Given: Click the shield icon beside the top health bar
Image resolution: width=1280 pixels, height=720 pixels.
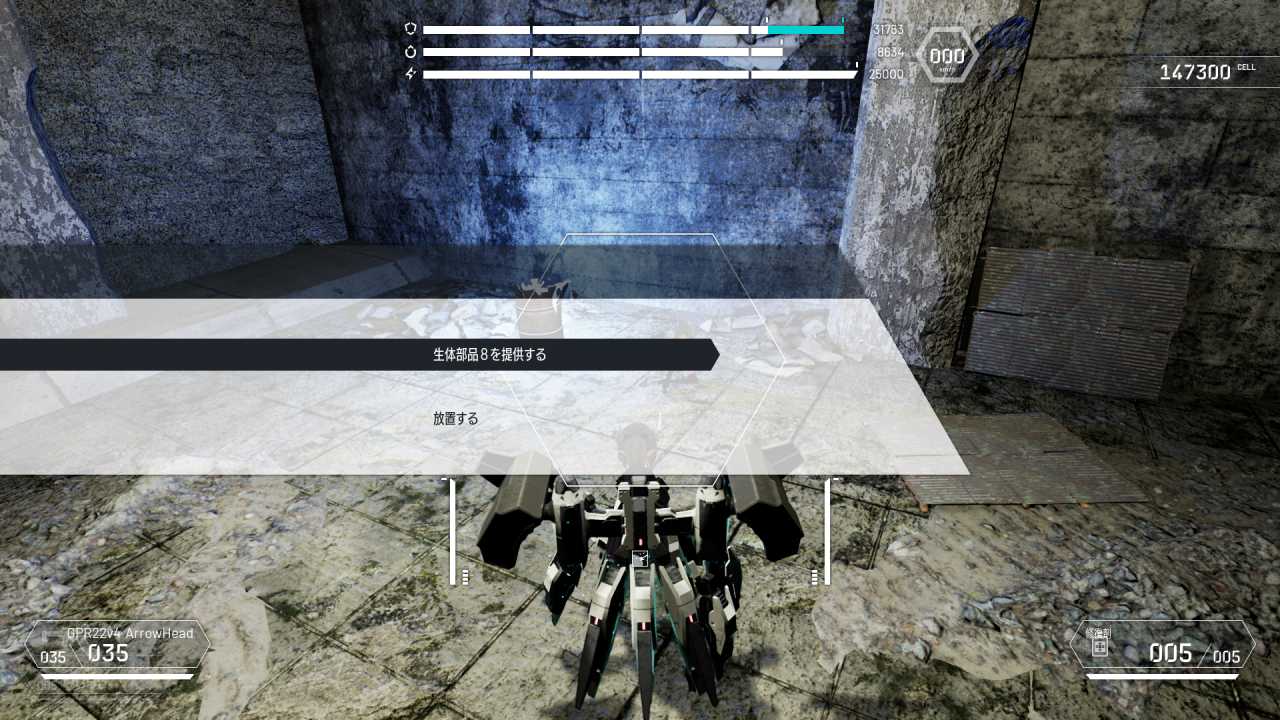Looking at the screenshot, I should tap(408, 29).
